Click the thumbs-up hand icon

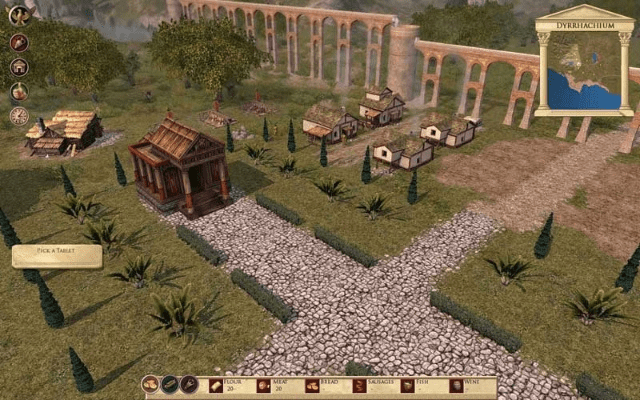click(19, 91)
